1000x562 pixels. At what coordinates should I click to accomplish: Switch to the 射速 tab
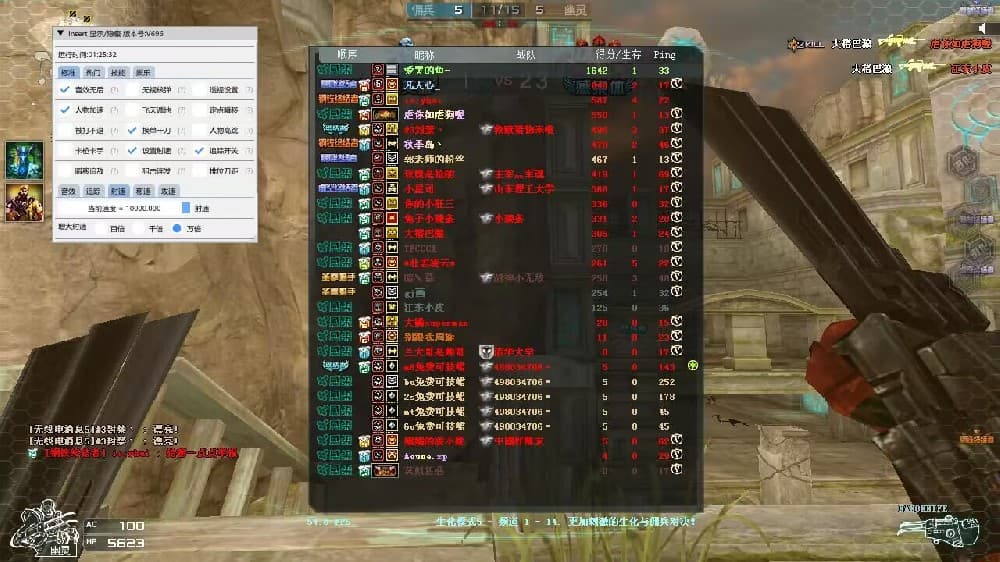pyautogui.click(x=117, y=190)
